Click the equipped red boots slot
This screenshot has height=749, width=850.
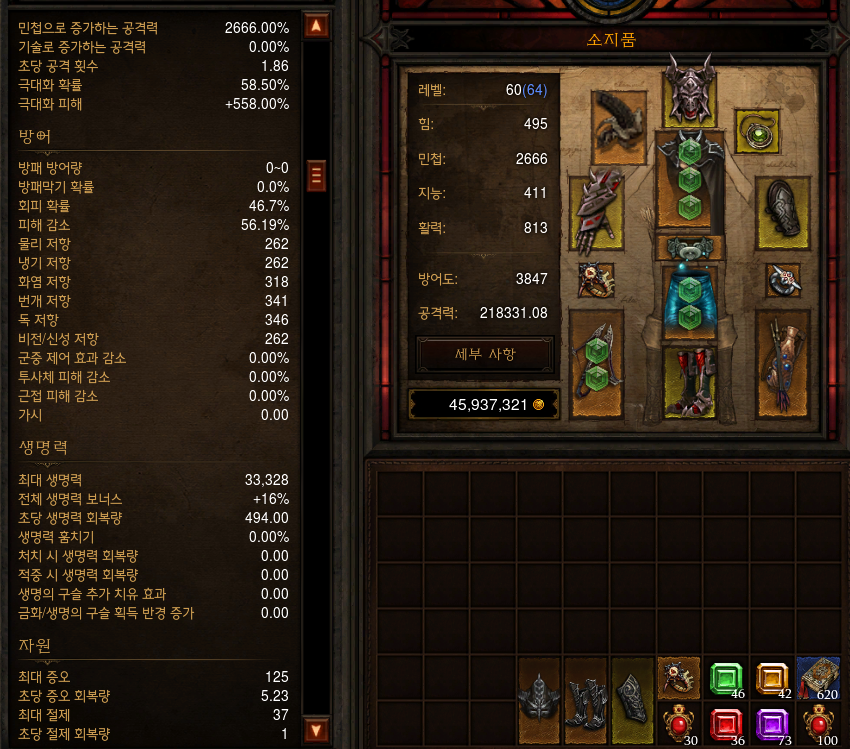pos(689,384)
